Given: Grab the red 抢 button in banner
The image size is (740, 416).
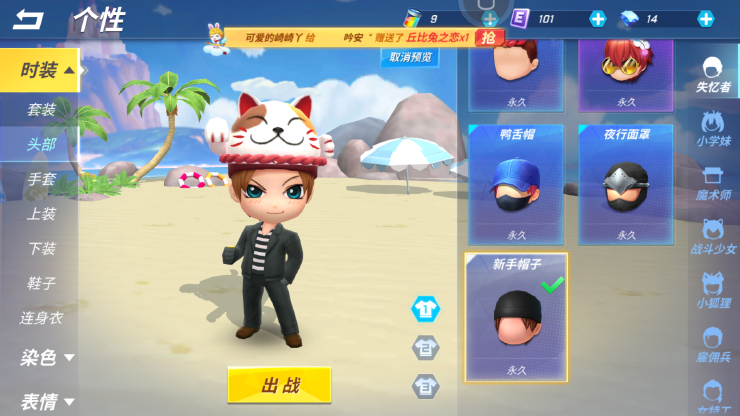Looking at the screenshot, I should tap(488, 37).
